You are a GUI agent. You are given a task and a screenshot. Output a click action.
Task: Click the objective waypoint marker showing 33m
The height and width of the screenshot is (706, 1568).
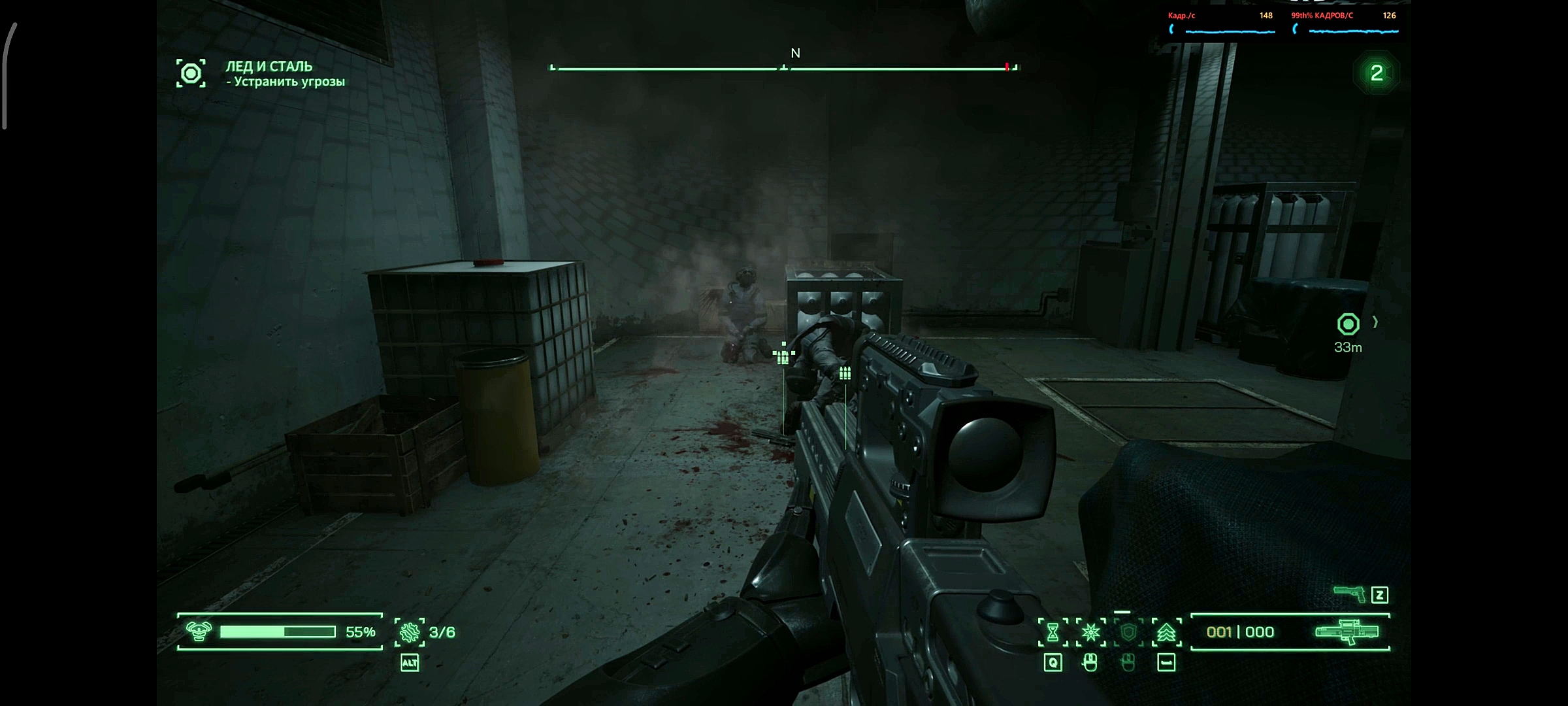point(1348,324)
